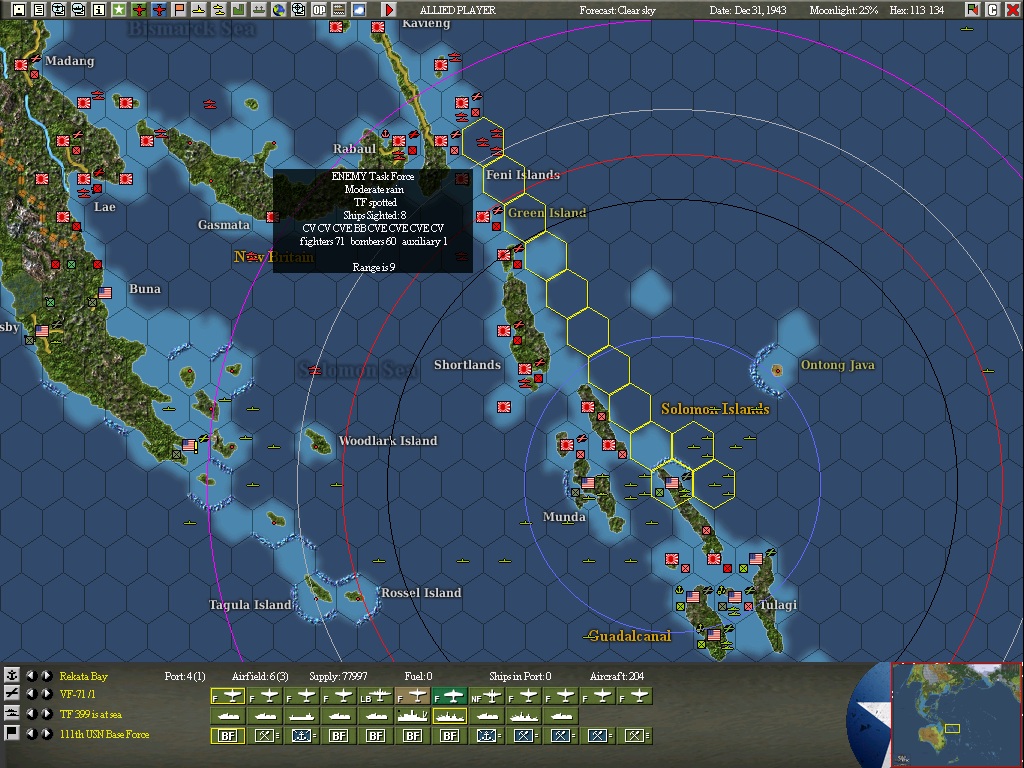This screenshot has height=768, width=1024.
Task: Click the globe icon in the toolbar
Action: tap(279, 10)
